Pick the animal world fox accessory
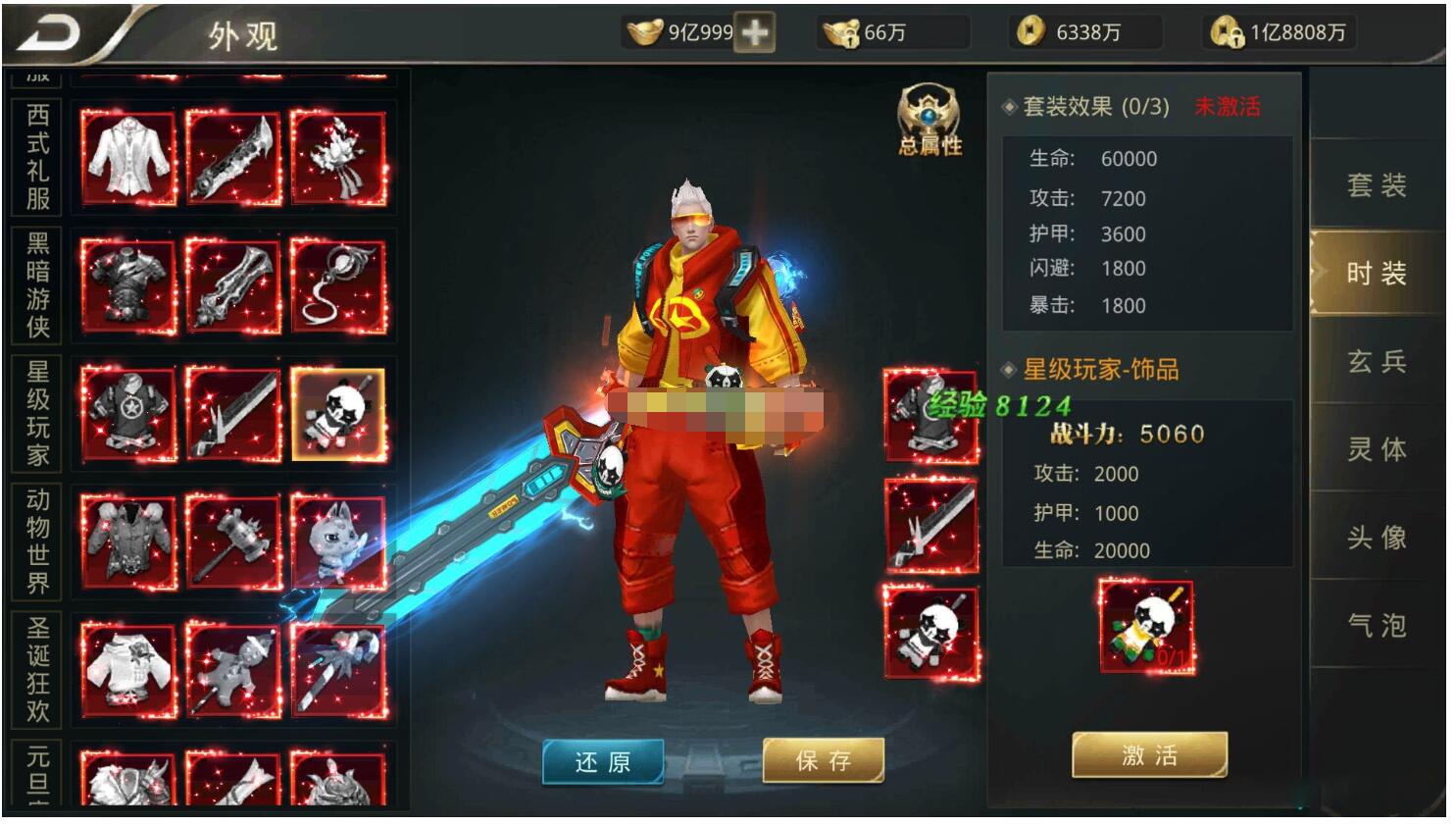The height and width of the screenshot is (826, 1456). (338, 542)
